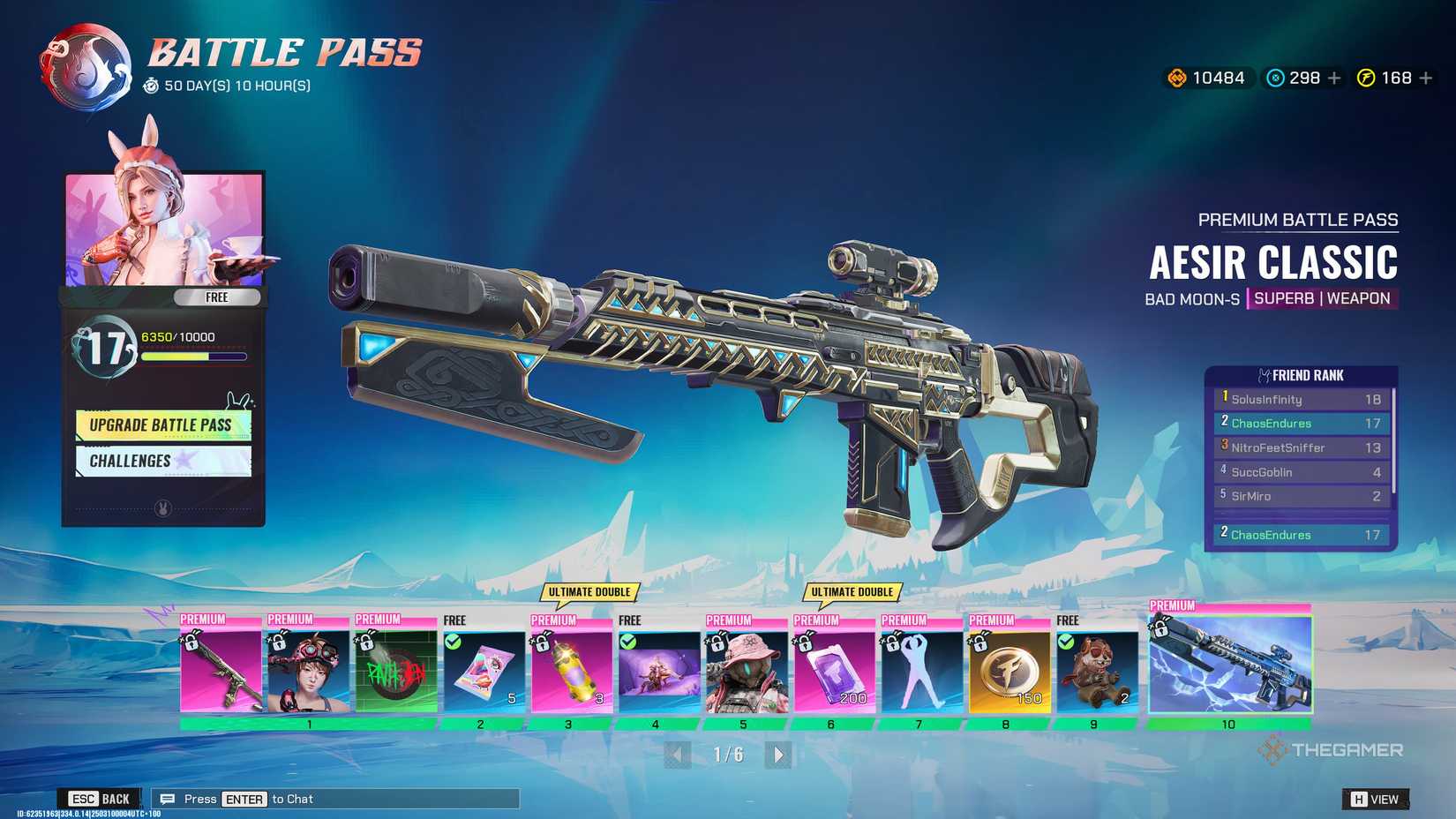1456x819 pixels.
Task: Open the Challenges menu
Action: [162, 461]
